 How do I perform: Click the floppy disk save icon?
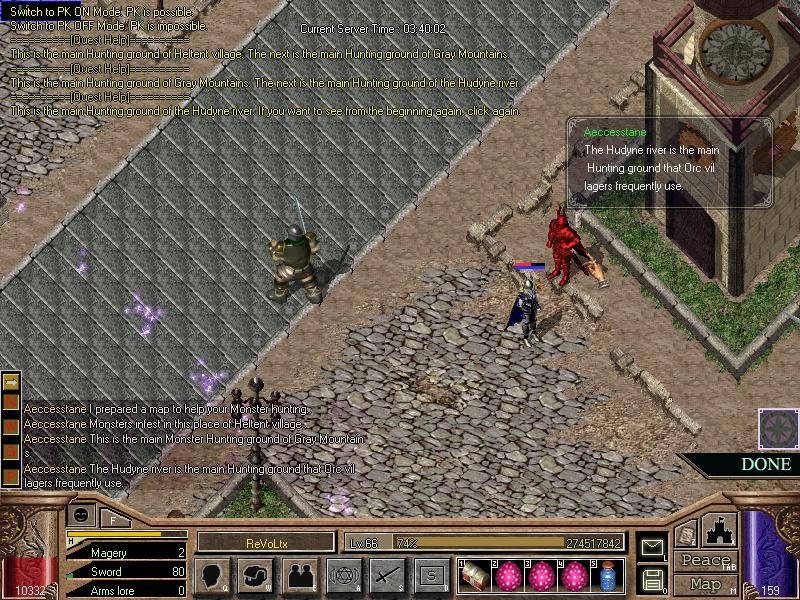click(651, 579)
